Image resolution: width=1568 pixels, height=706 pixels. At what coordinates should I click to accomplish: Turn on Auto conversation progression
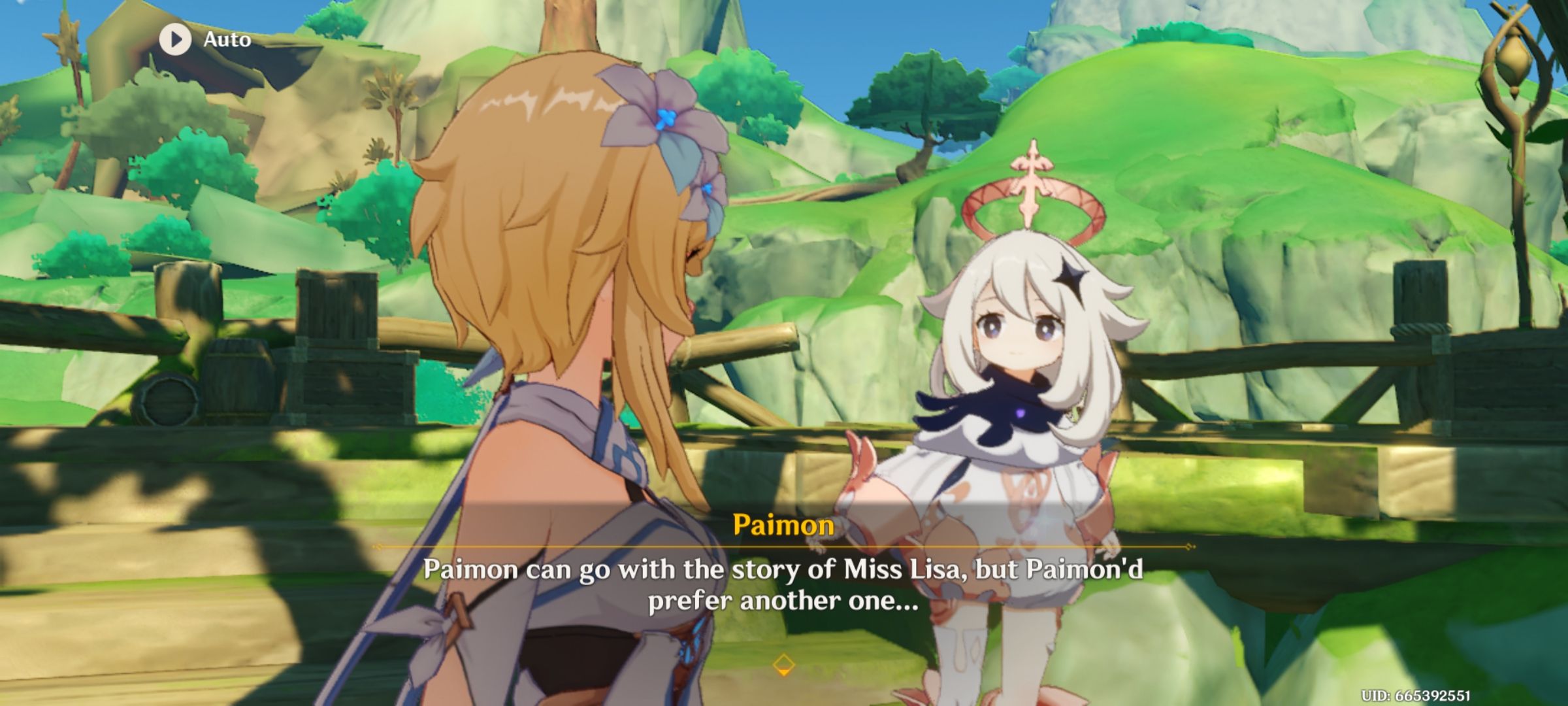(196, 41)
